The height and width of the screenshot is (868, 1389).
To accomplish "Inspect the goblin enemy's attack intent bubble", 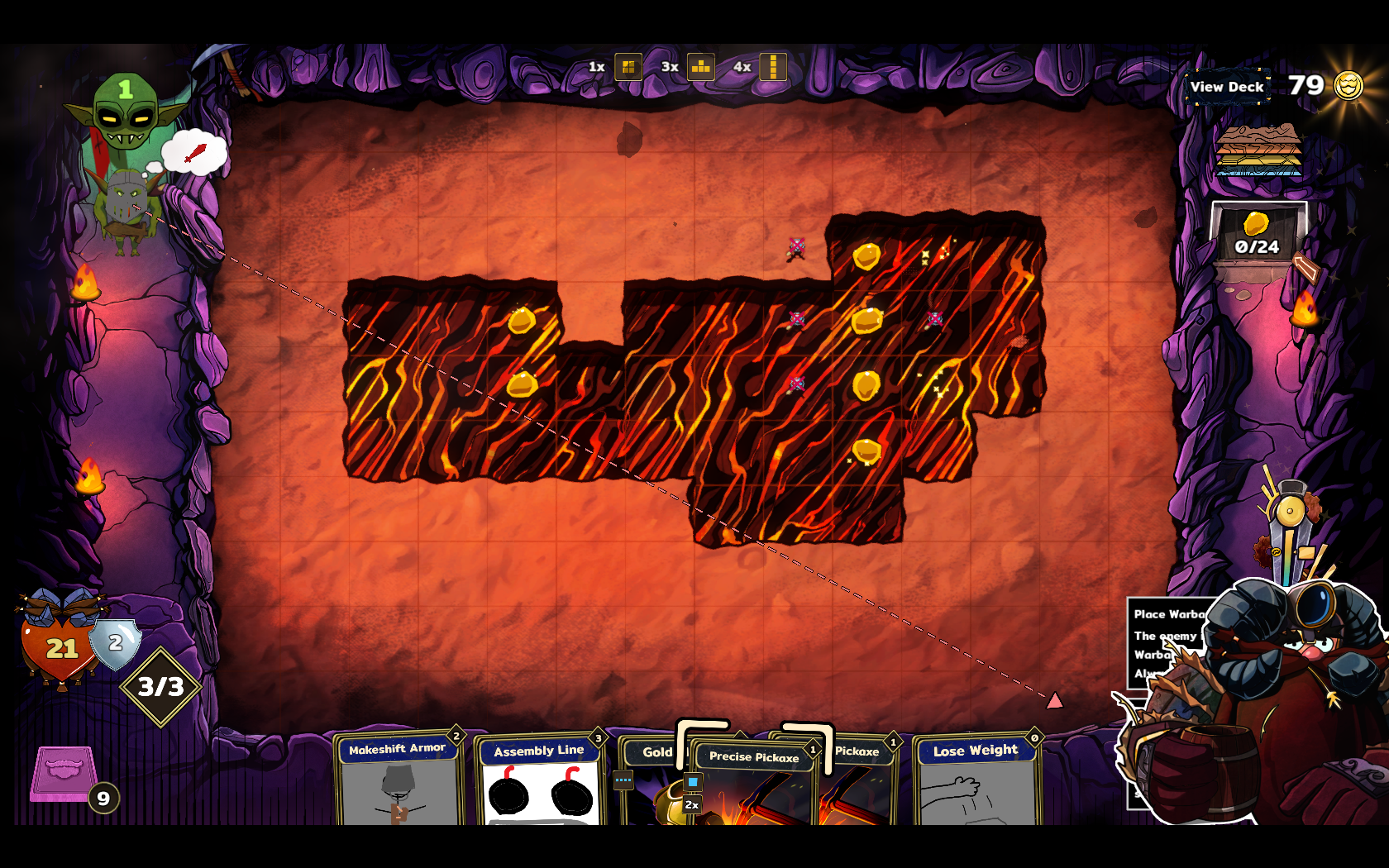I will (194, 153).
